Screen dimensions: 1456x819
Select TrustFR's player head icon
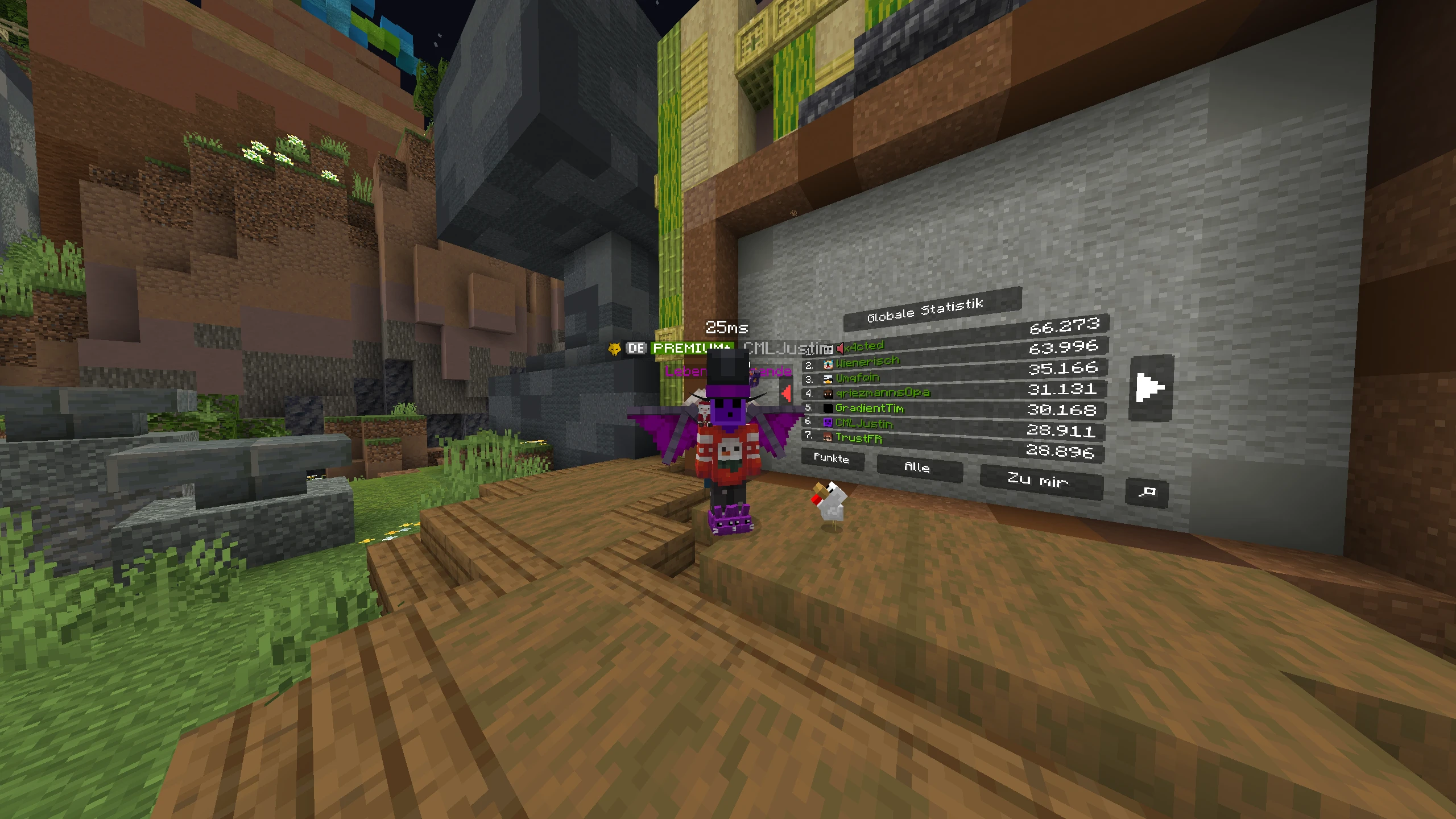tap(827, 438)
